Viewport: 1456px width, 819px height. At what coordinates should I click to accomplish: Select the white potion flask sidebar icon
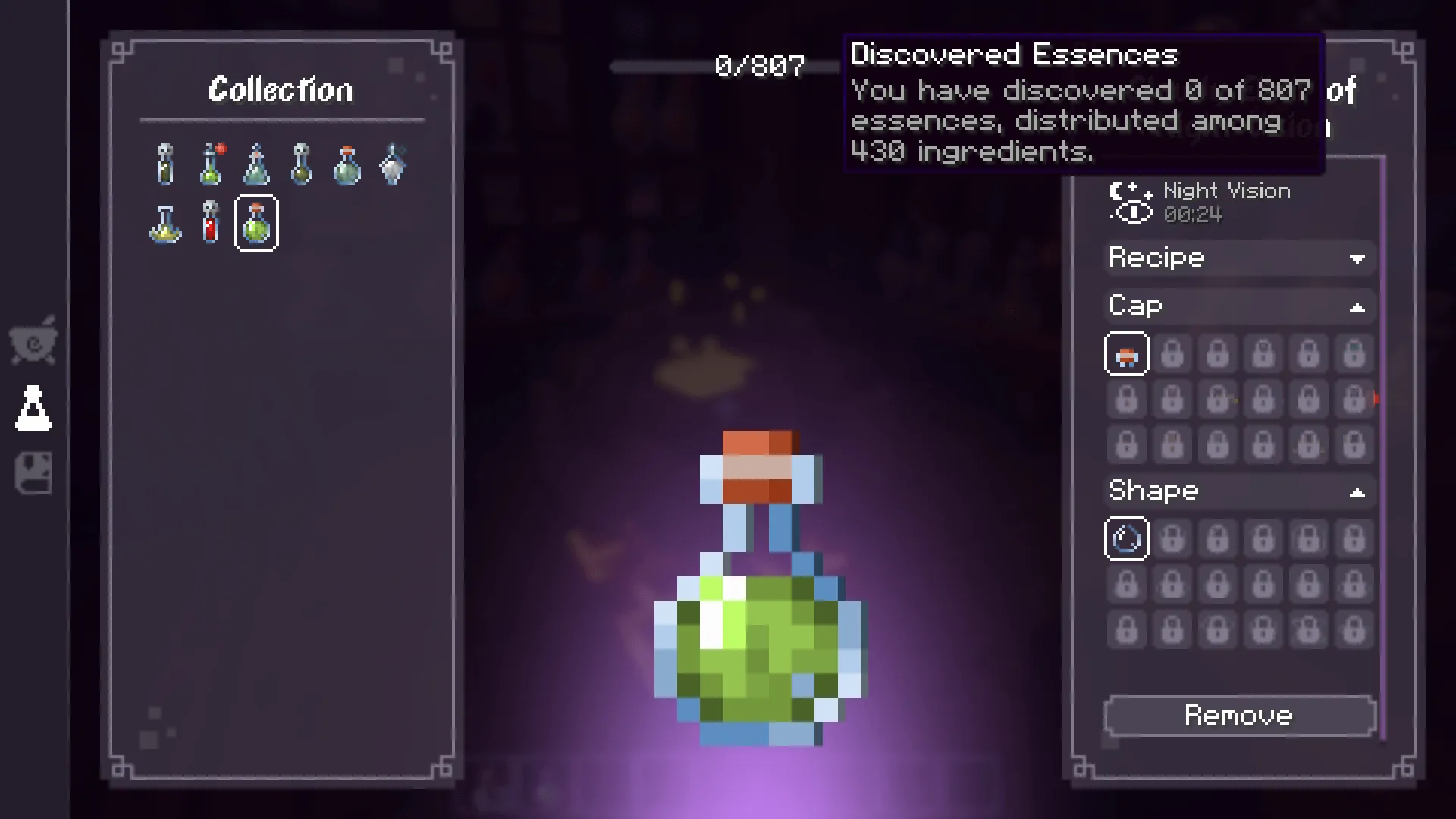point(33,407)
